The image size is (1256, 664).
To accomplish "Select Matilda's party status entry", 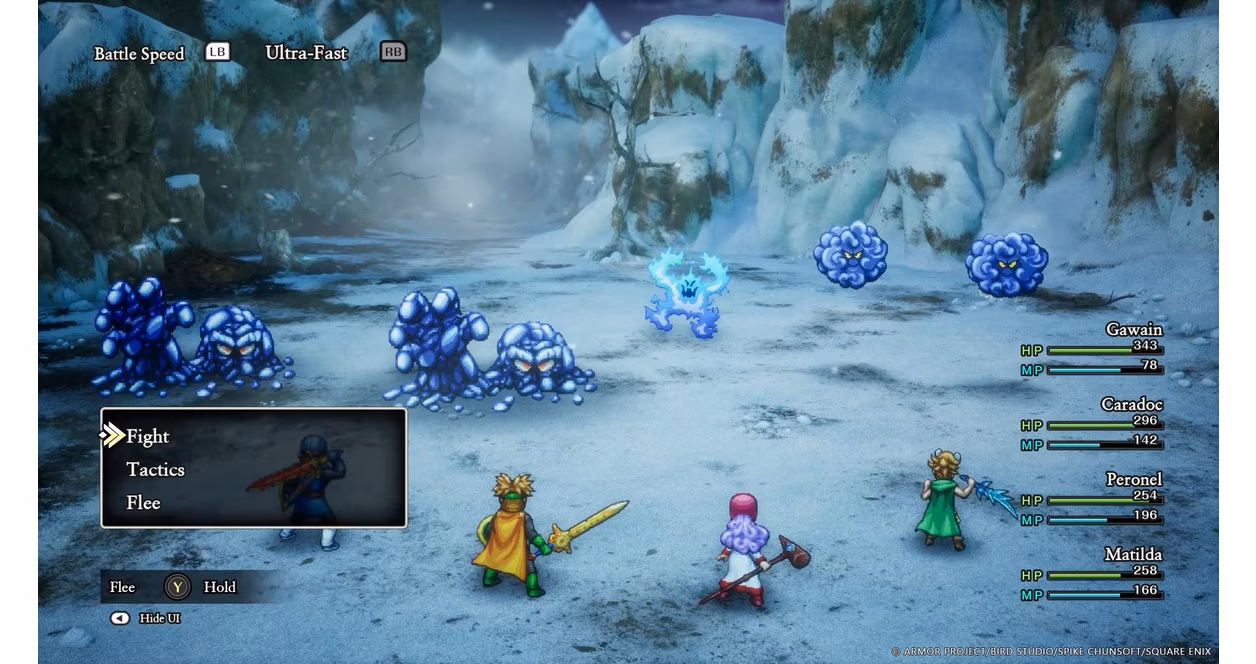I will [1092, 575].
